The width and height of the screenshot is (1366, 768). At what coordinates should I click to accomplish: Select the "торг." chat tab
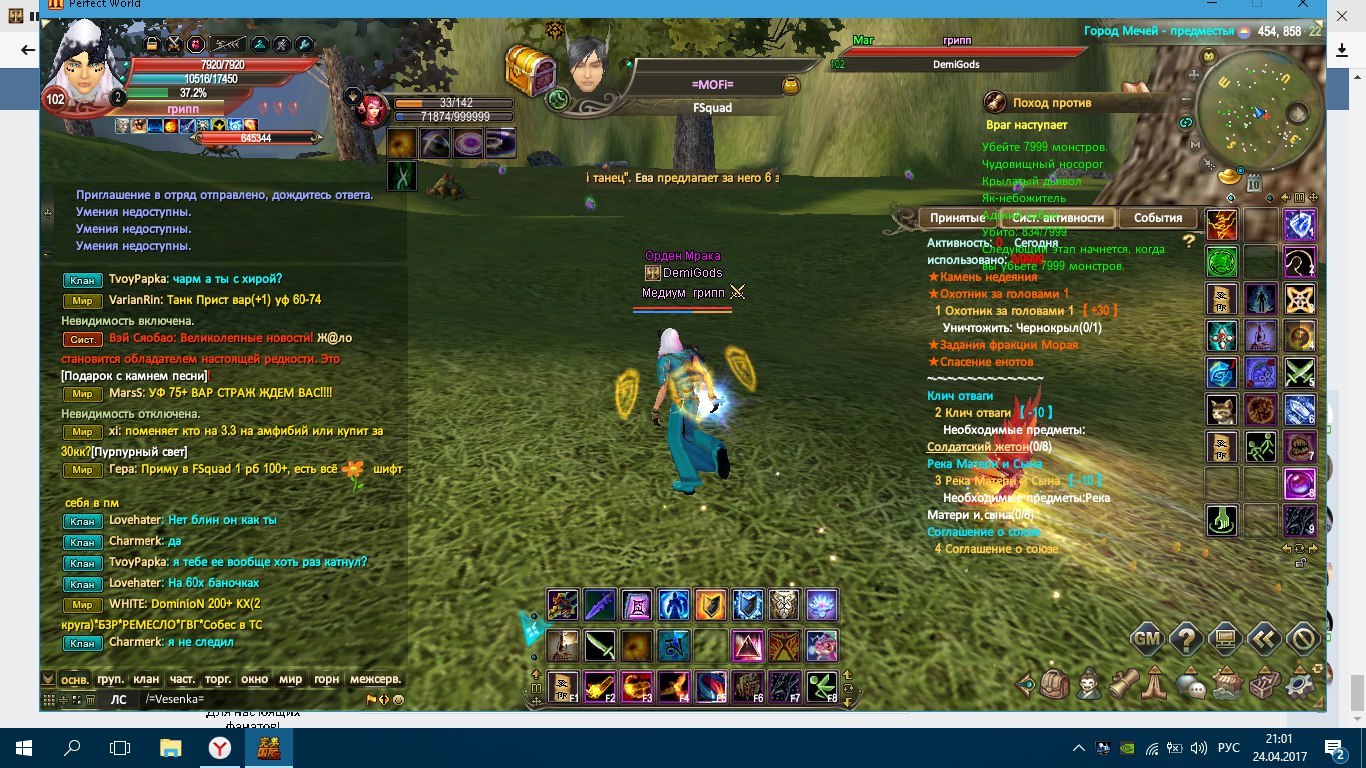click(x=218, y=679)
